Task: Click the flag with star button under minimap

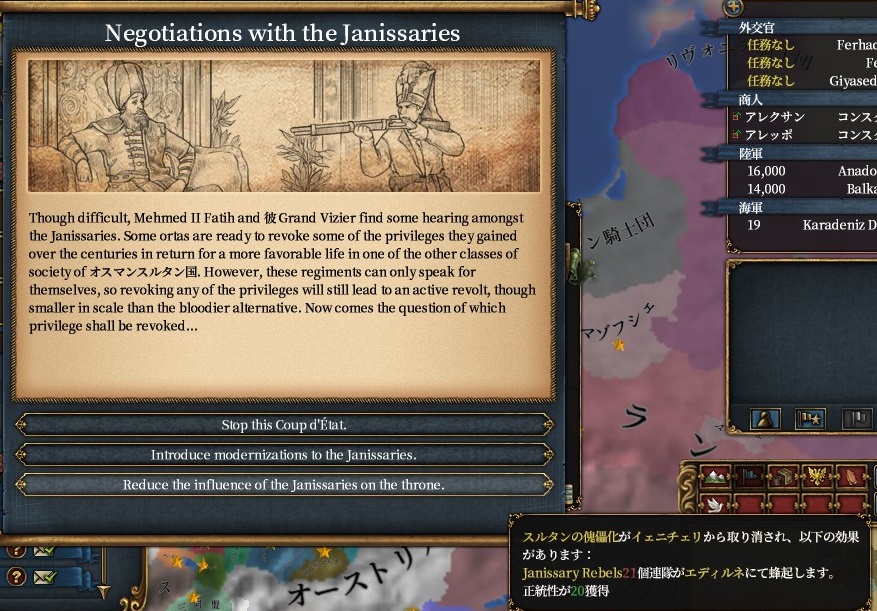Action: (809, 419)
